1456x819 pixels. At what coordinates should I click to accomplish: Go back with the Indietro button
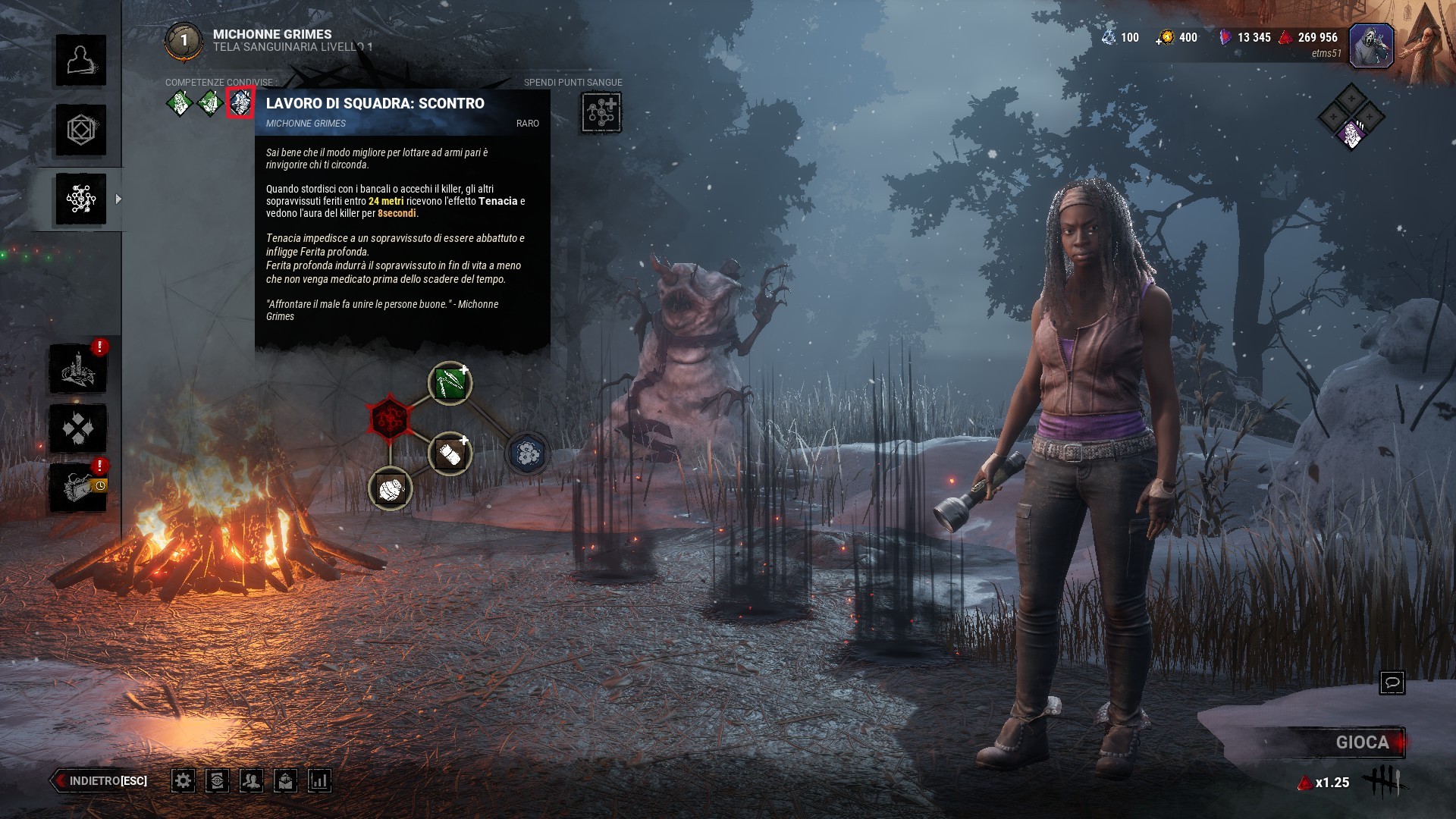pyautogui.click(x=101, y=780)
